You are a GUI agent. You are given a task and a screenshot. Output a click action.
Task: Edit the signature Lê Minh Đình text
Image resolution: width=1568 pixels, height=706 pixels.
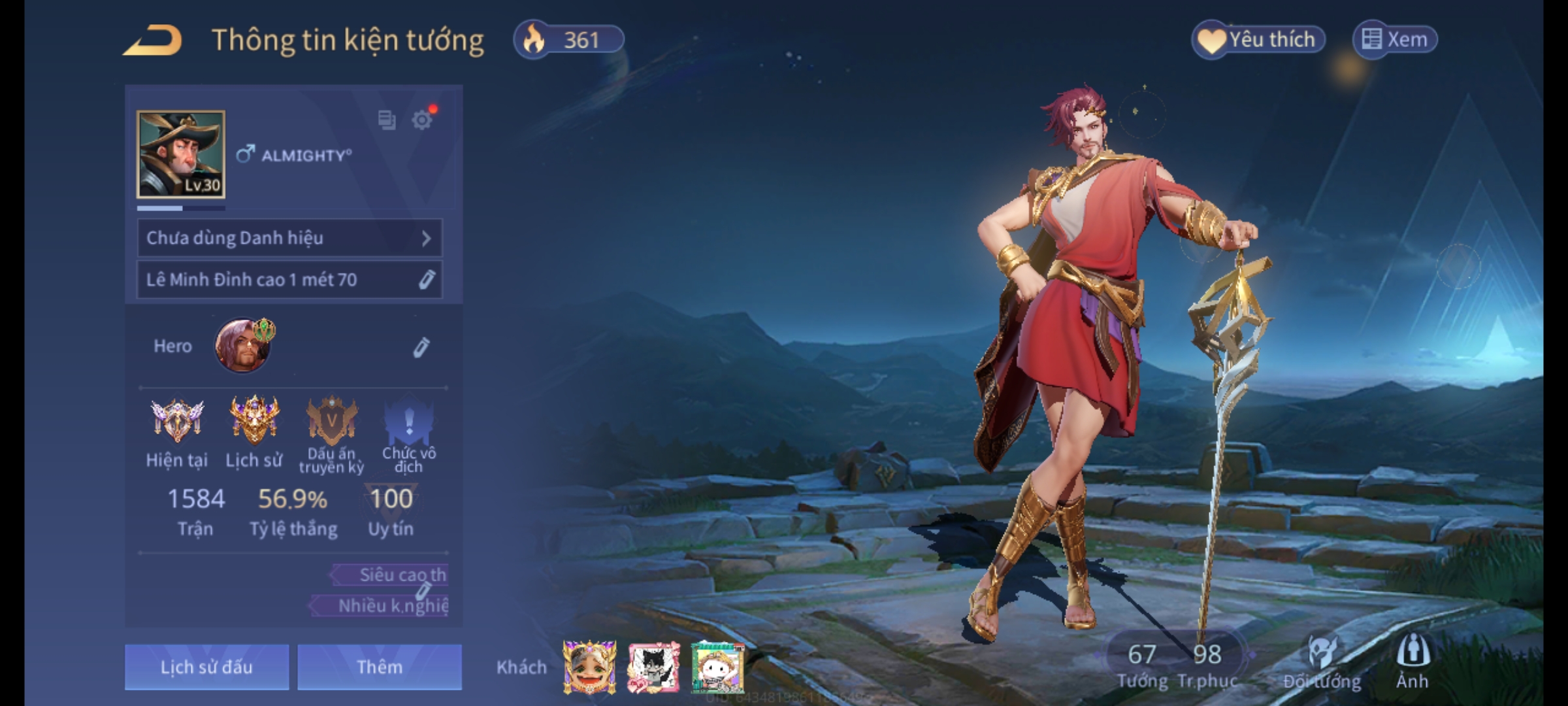point(426,280)
